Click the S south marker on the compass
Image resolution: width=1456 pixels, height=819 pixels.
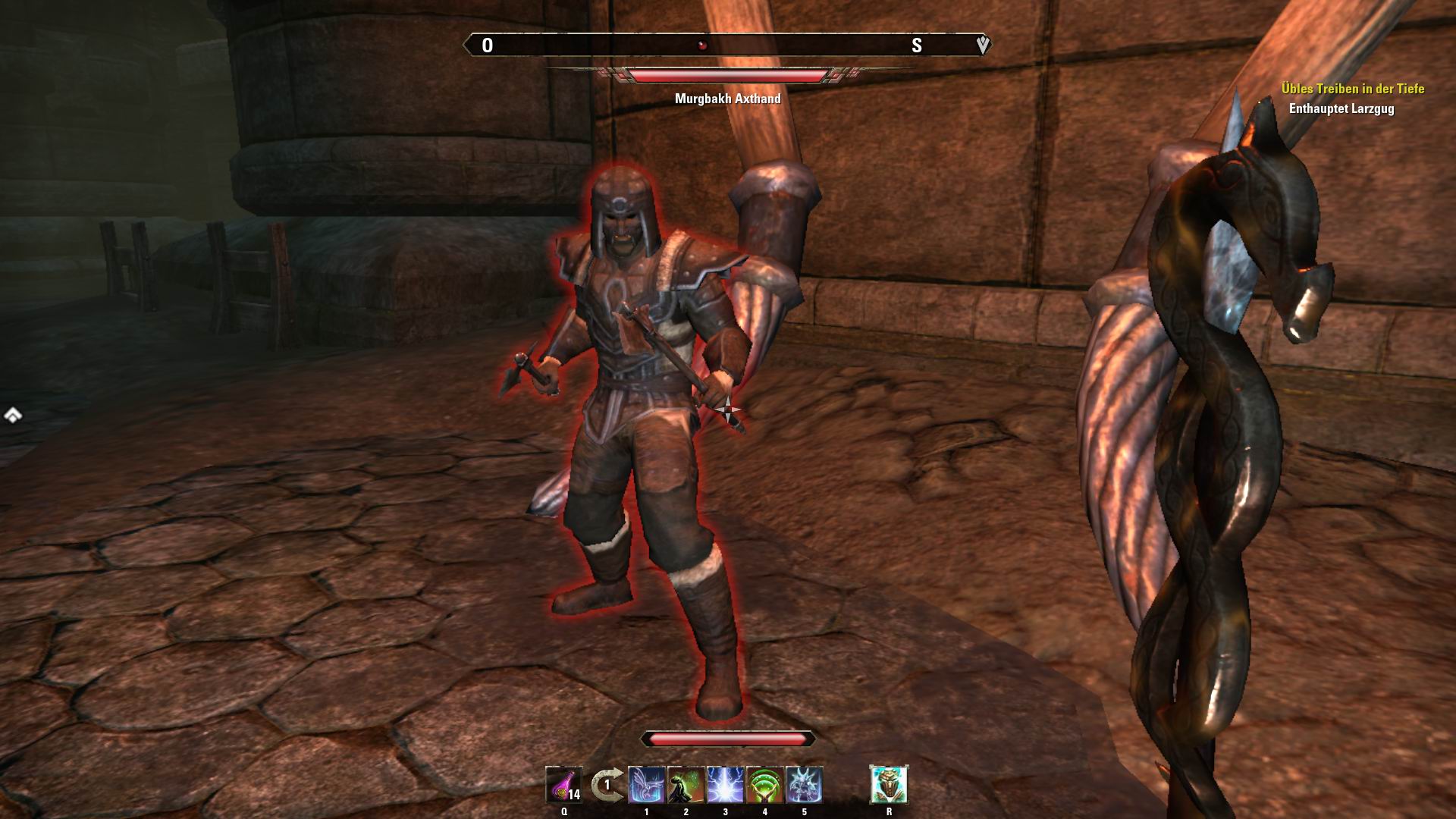point(915,45)
